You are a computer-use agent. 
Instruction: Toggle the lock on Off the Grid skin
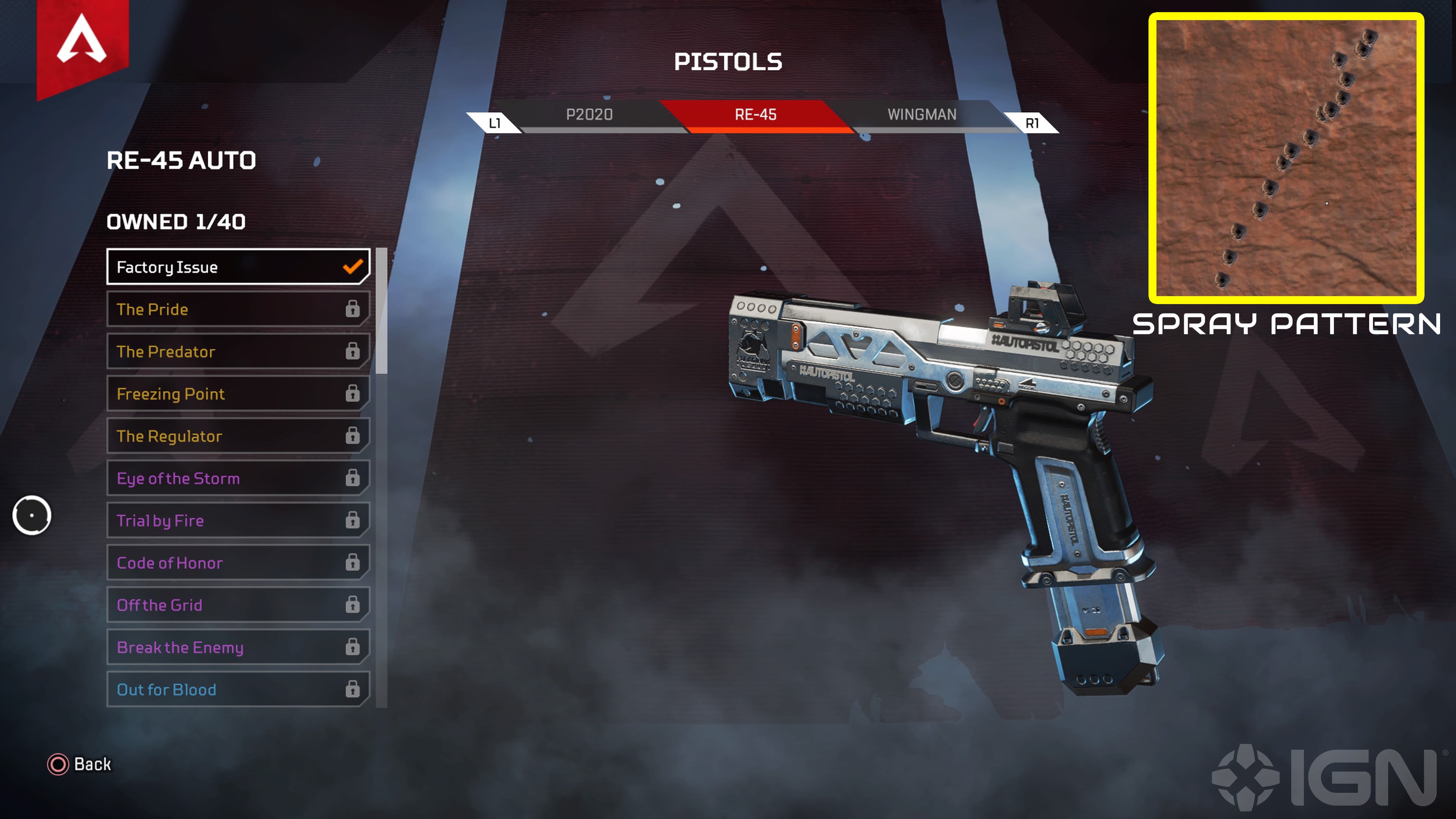click(x=353, y=605)
